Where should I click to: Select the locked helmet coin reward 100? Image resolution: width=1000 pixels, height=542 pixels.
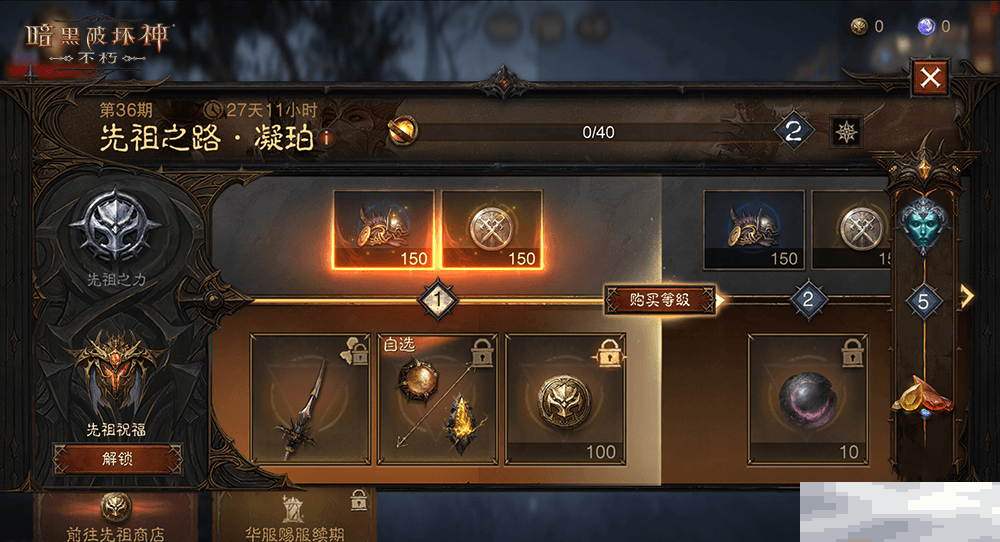(565, 399)
